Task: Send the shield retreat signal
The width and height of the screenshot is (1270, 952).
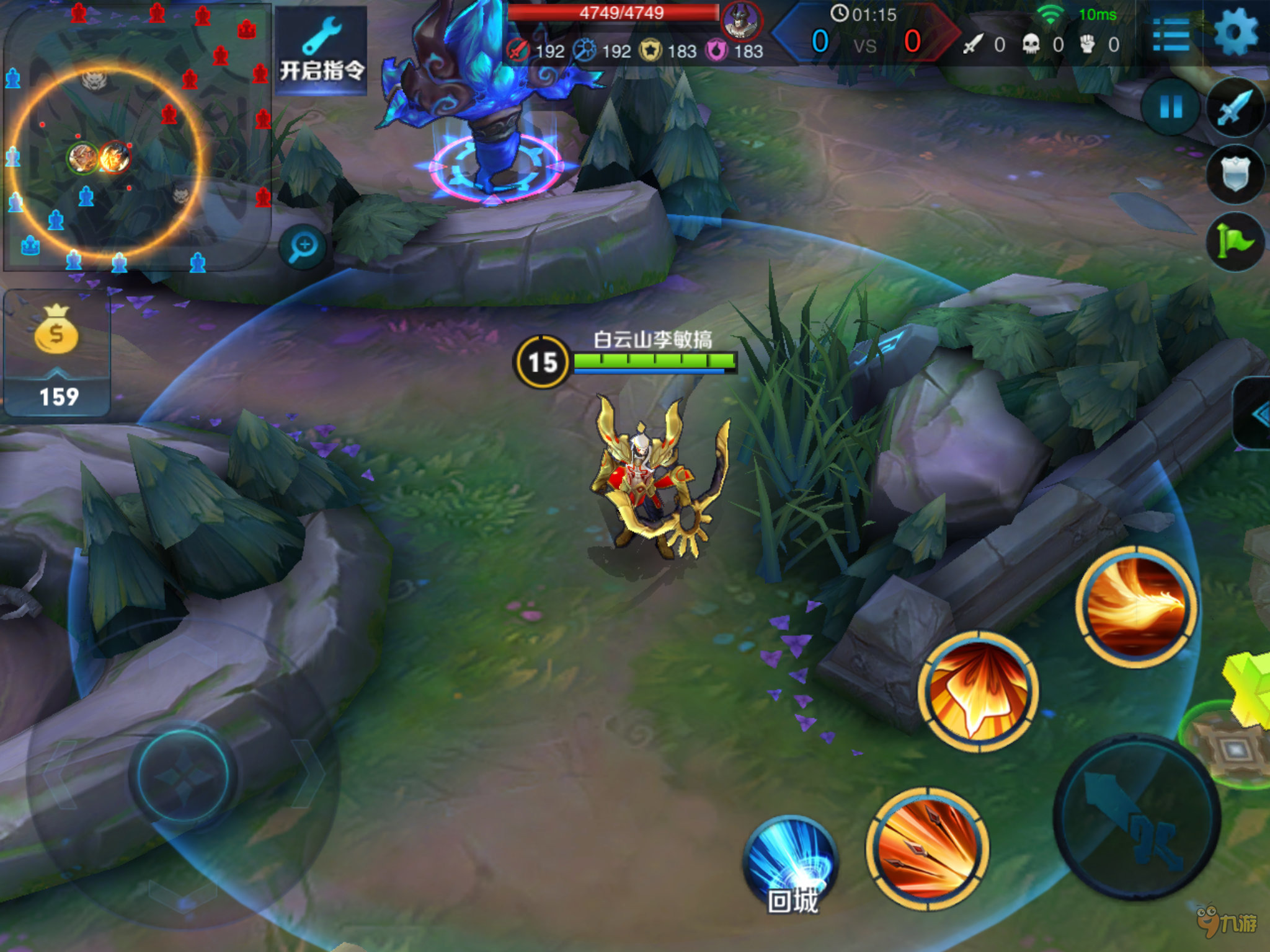Action: tap(1236, 175)
